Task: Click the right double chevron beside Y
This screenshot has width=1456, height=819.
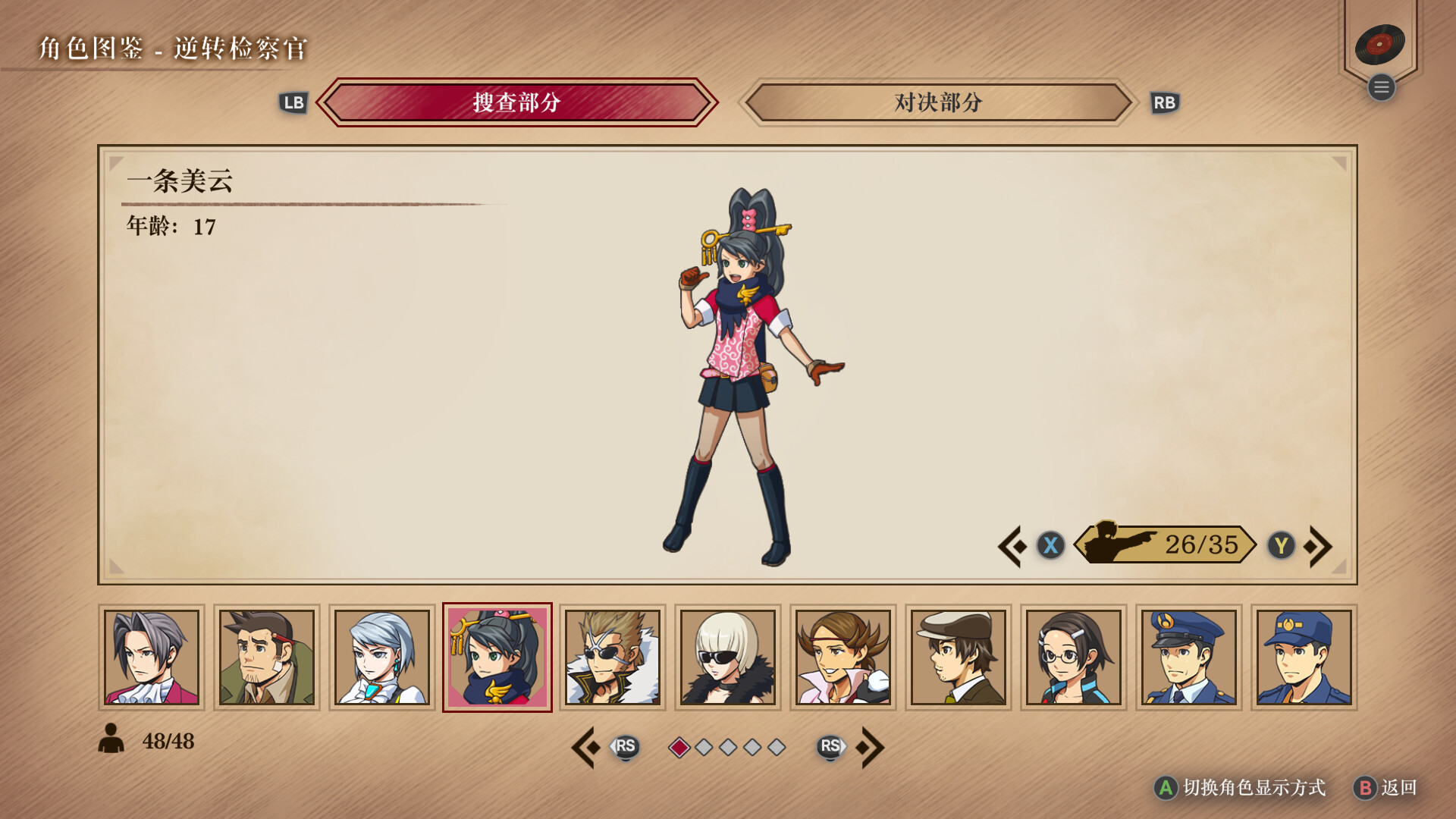Action: [1319, 544]
